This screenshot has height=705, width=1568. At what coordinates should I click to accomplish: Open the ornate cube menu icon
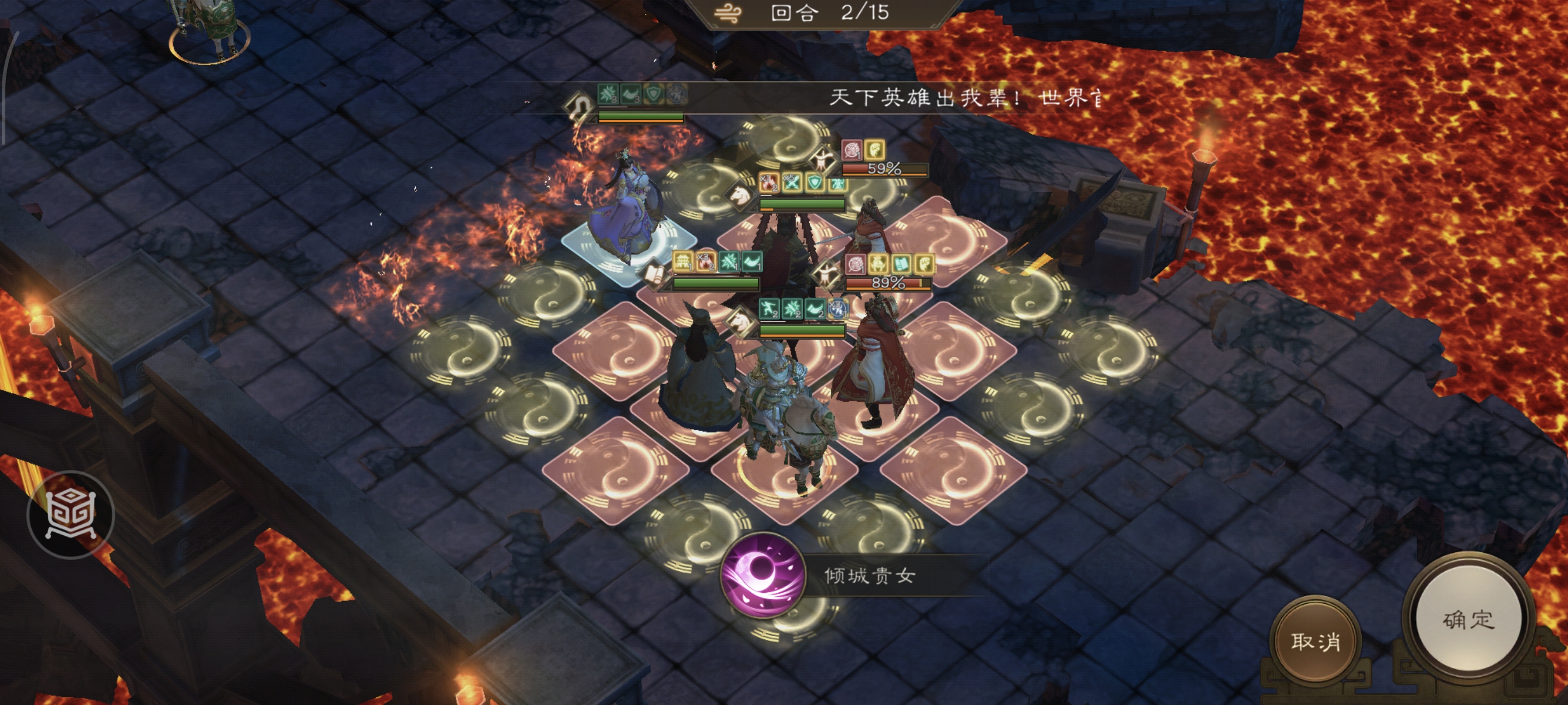70,515
